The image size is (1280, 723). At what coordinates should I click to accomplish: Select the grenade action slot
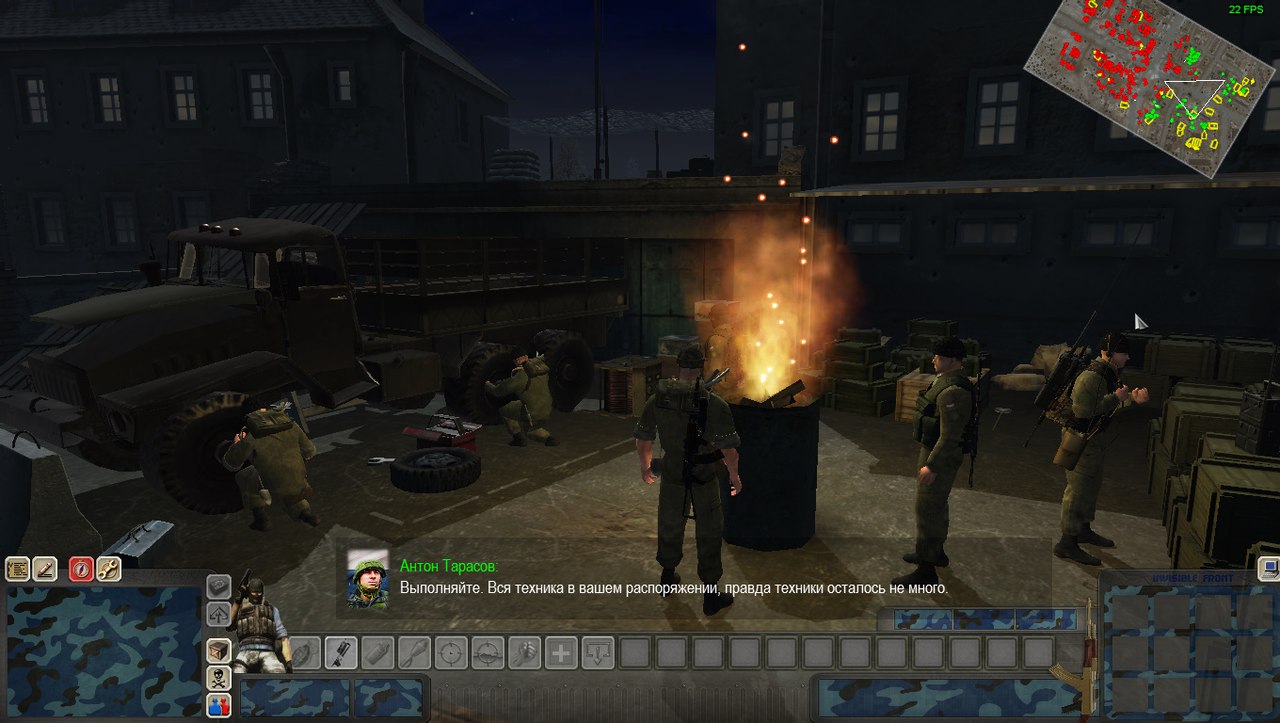306,653
